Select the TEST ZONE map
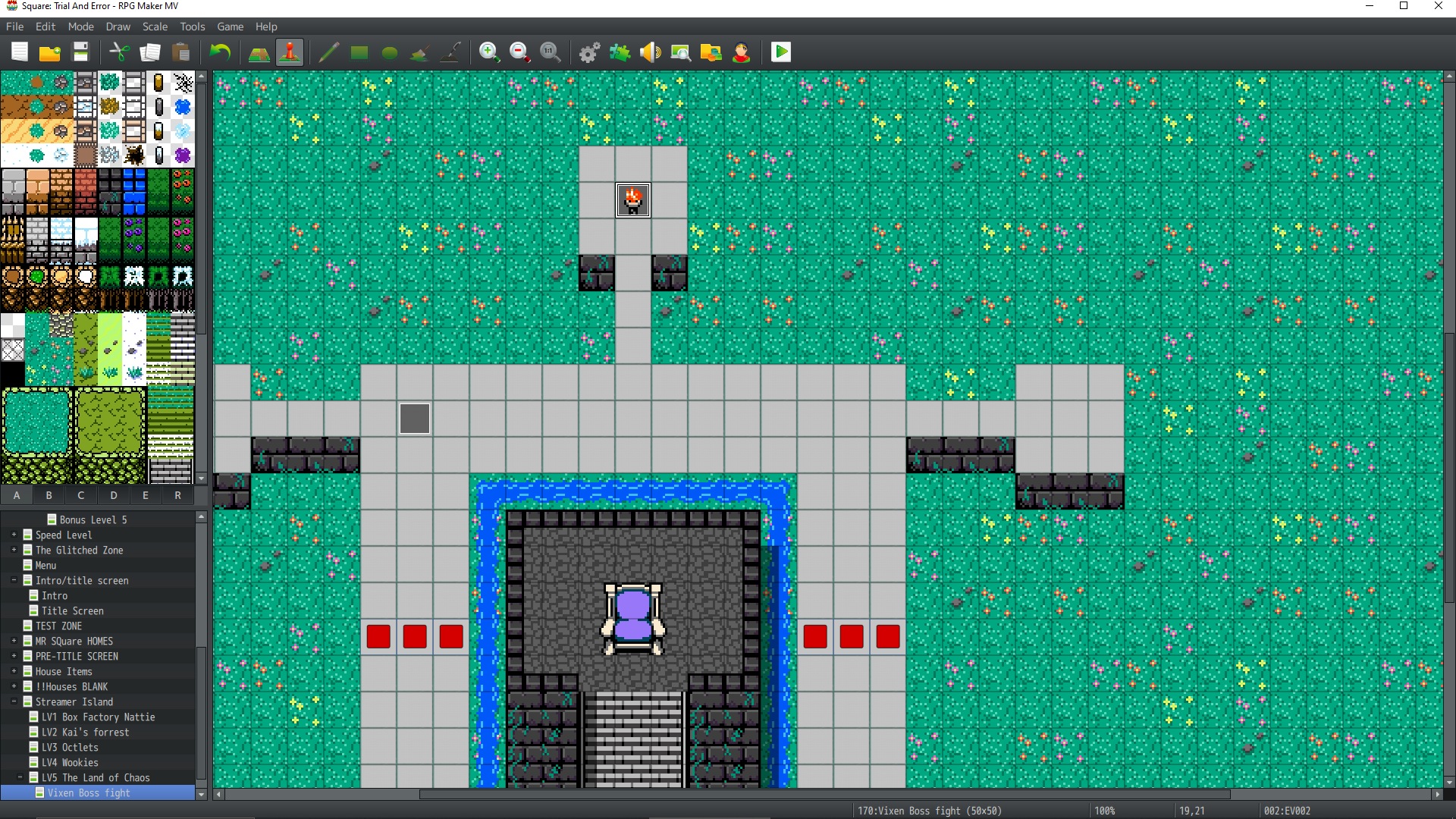 58,626
